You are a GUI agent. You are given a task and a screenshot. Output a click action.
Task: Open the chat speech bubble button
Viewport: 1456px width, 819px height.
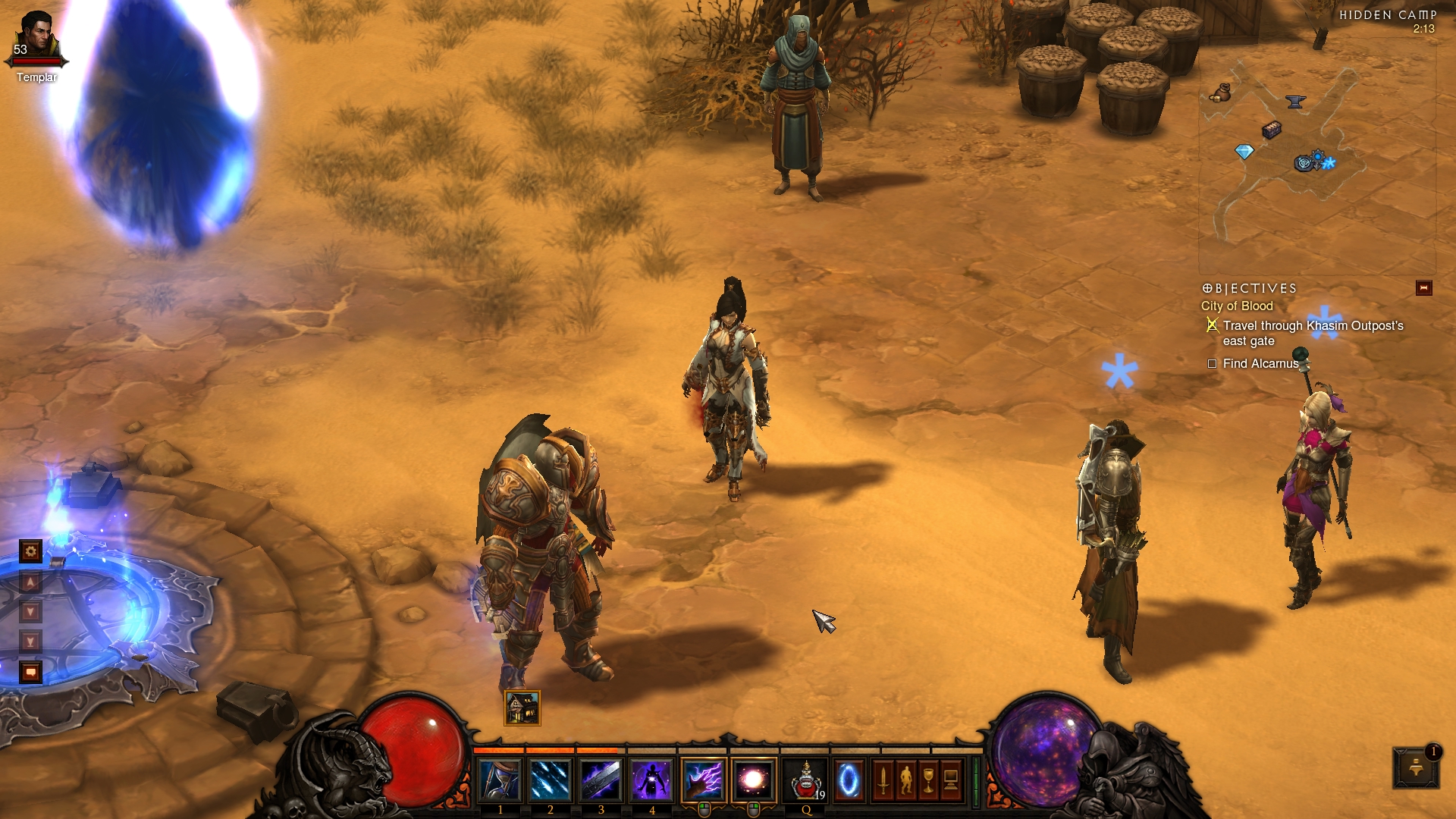(x=30, y=672)
